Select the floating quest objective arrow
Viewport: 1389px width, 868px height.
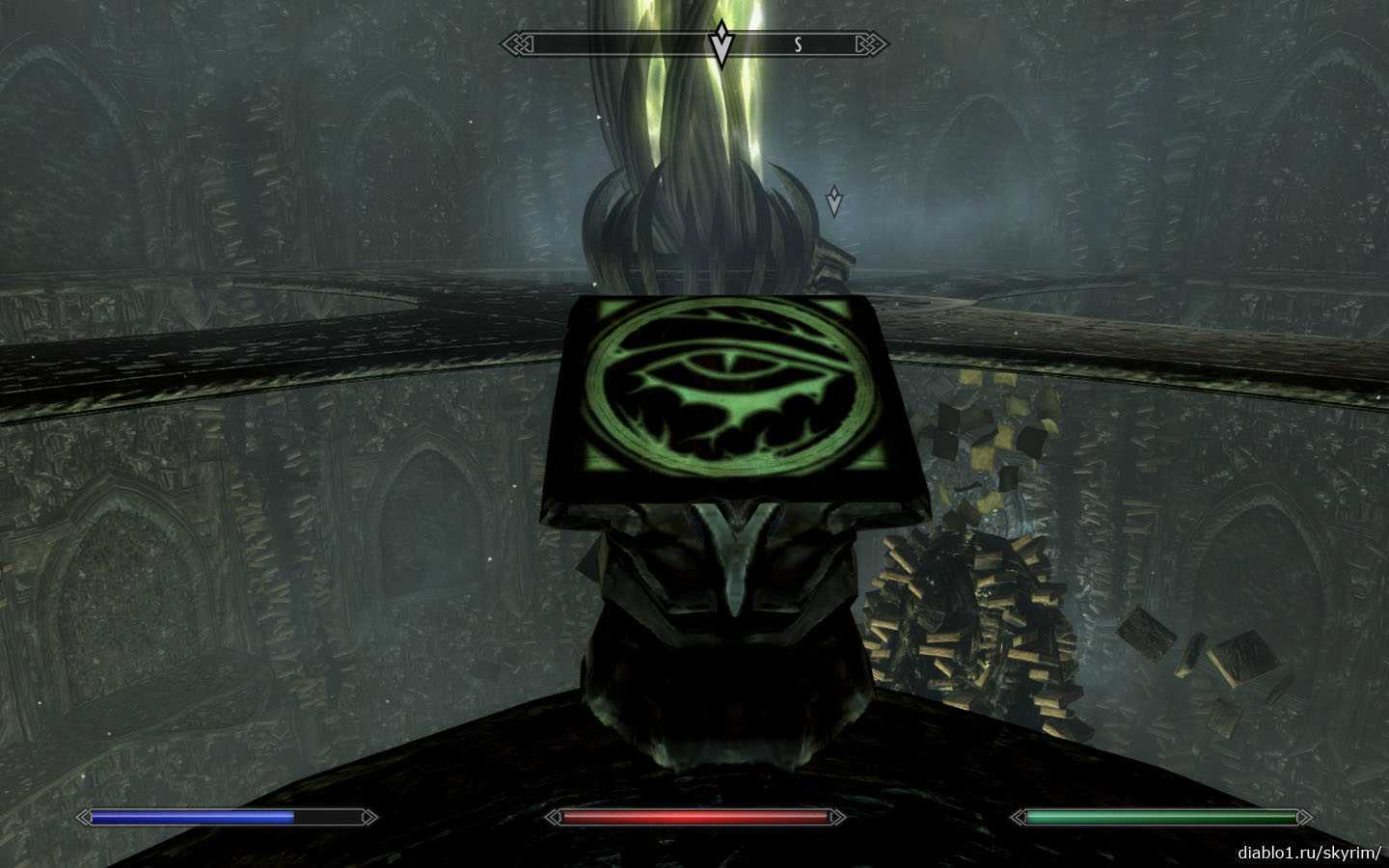click(x=834, y=201)
